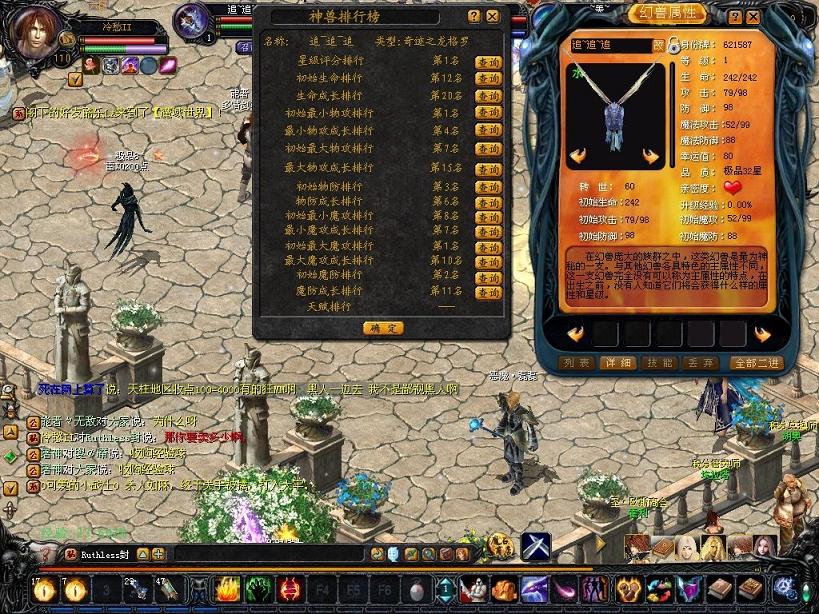The width and height of the screenshot is (819, 614).
Task: Confirm the ranking window with 确定
Action: point(383,327)
